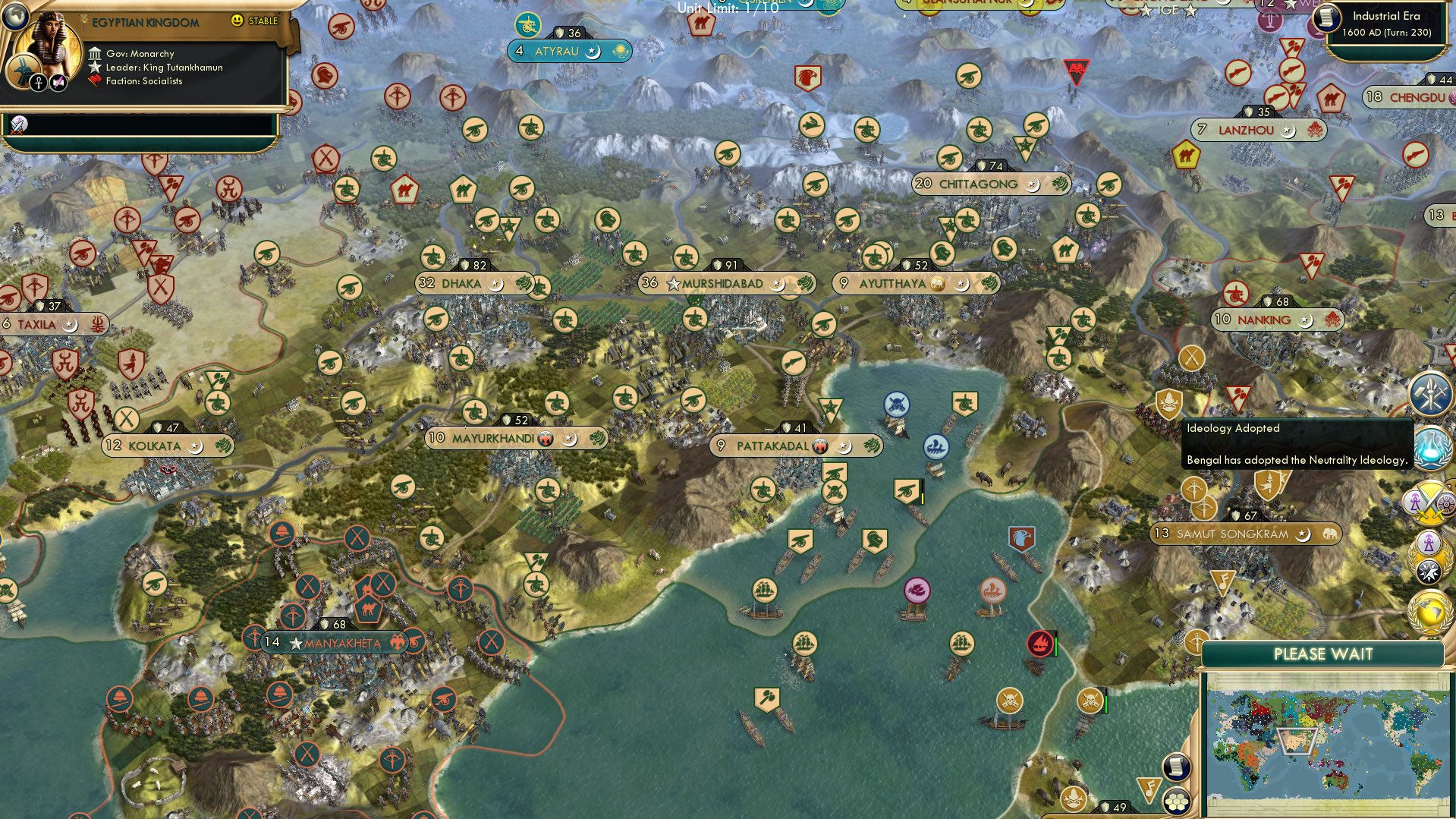The height and width of the screenshot is (819, 1456).
Task: Toggle the hex grid overlay button
Action: (1176, 803)
